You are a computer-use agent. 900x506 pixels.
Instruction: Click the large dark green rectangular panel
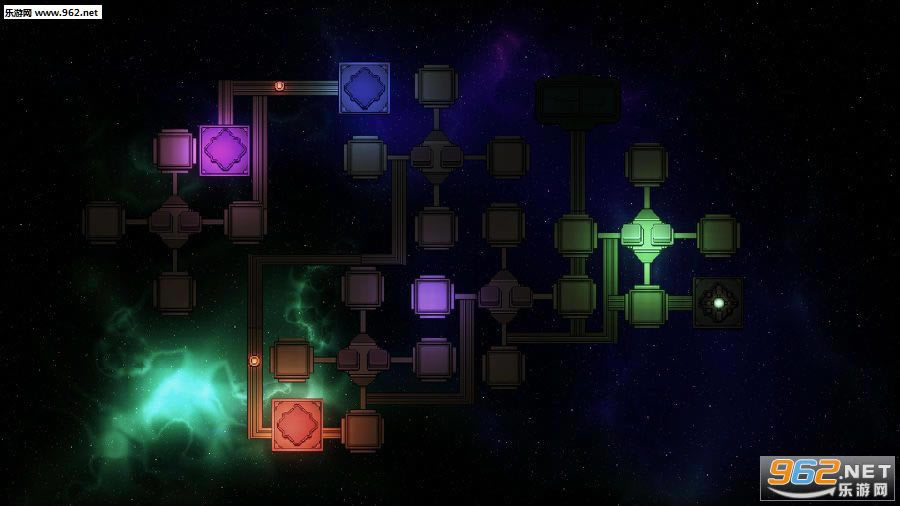(578, 102)
